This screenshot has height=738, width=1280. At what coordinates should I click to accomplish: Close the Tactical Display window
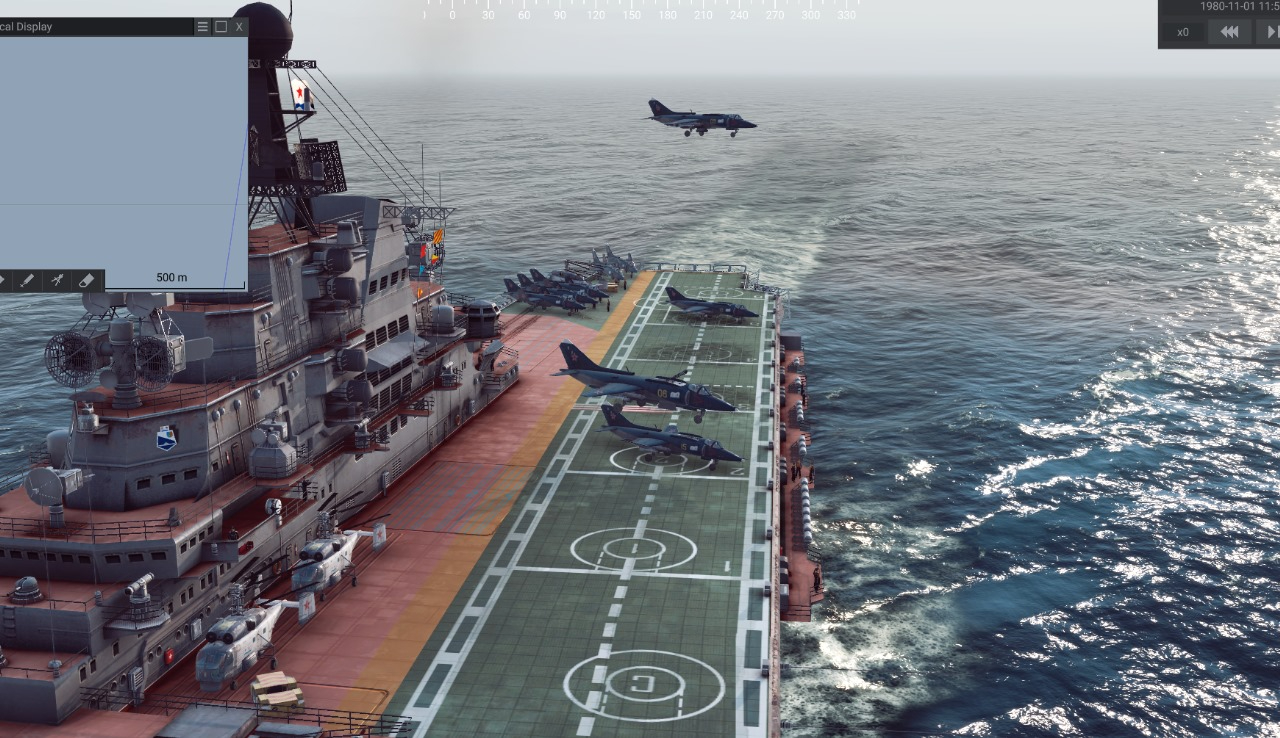tap(239, 27)
